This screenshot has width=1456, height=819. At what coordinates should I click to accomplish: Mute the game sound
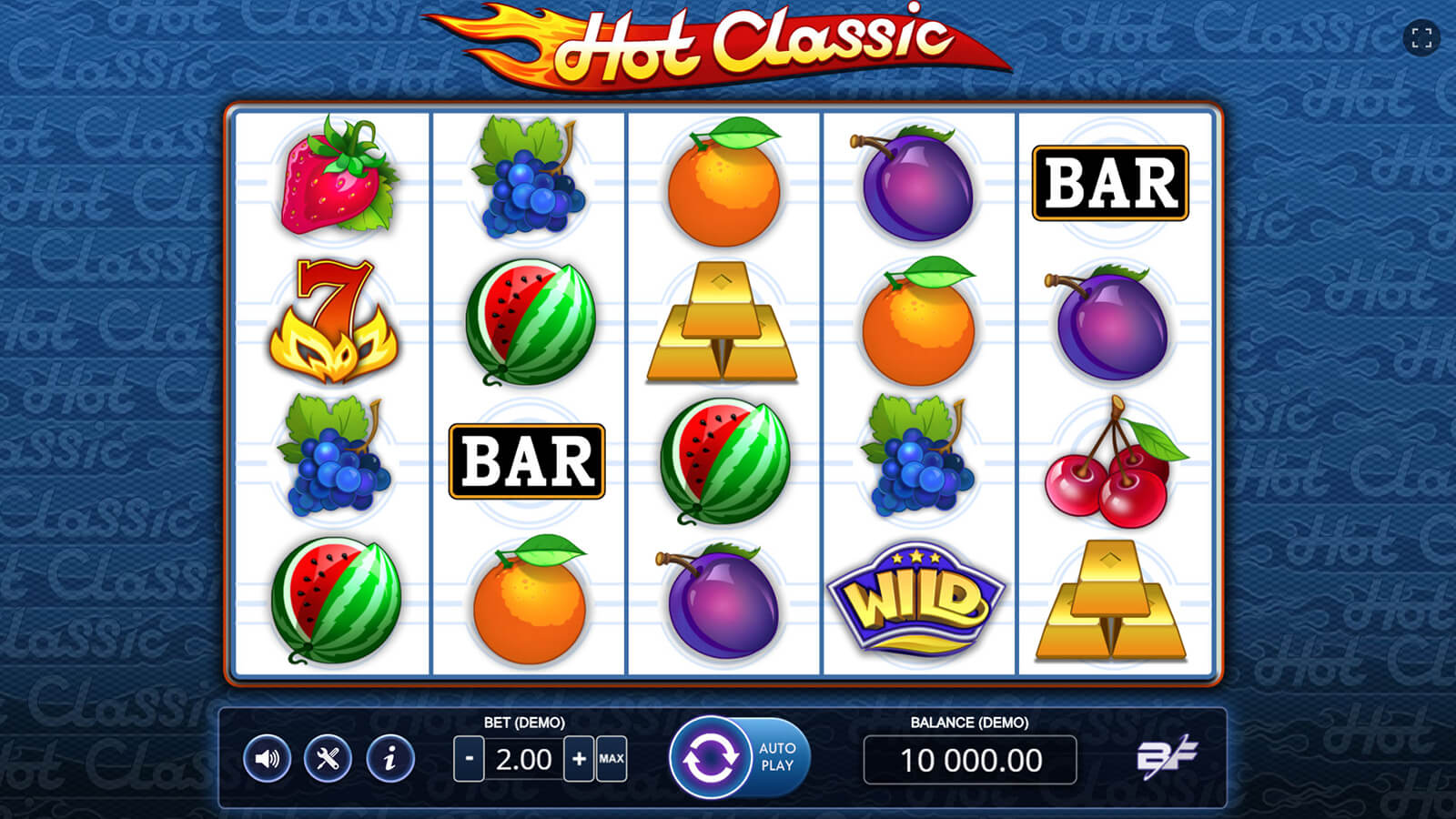(267, 759)
